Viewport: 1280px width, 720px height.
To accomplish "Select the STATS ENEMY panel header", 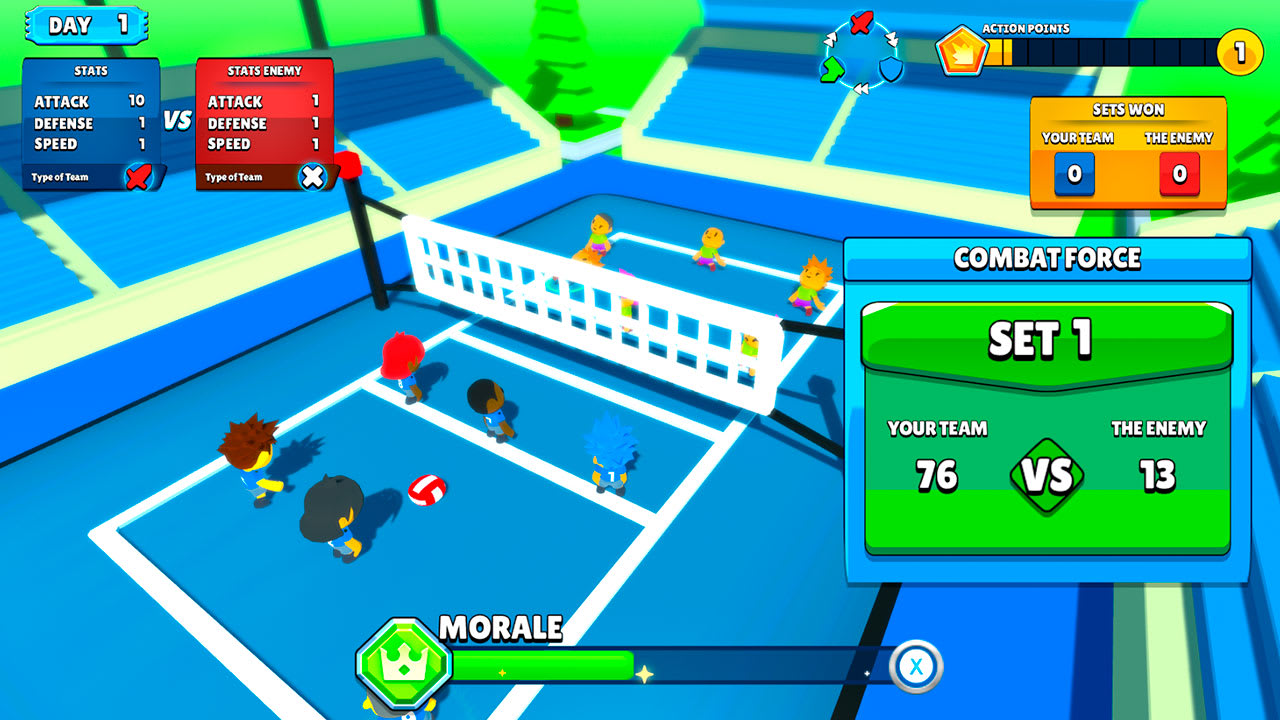I will coord(263,70).
